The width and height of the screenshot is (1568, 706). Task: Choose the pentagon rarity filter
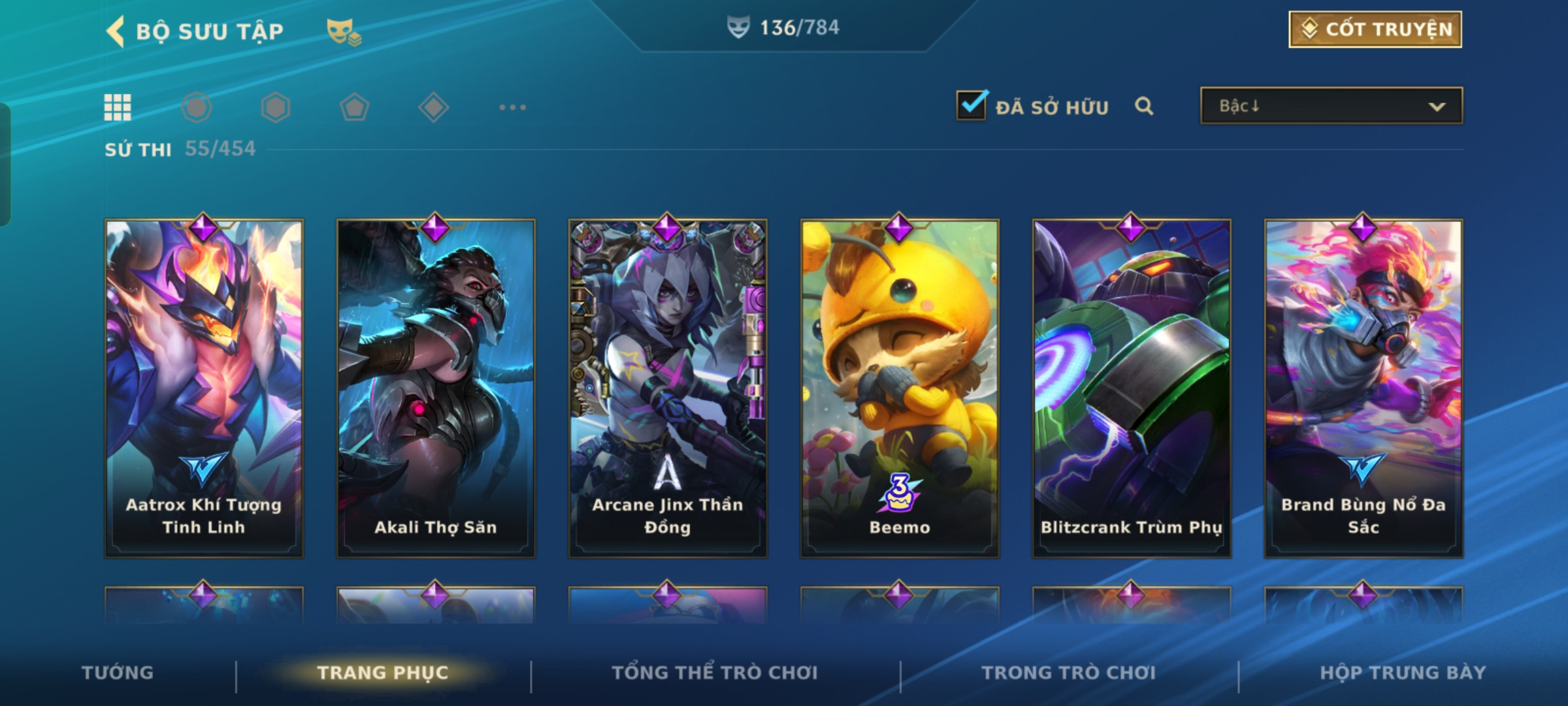point(354,107)
